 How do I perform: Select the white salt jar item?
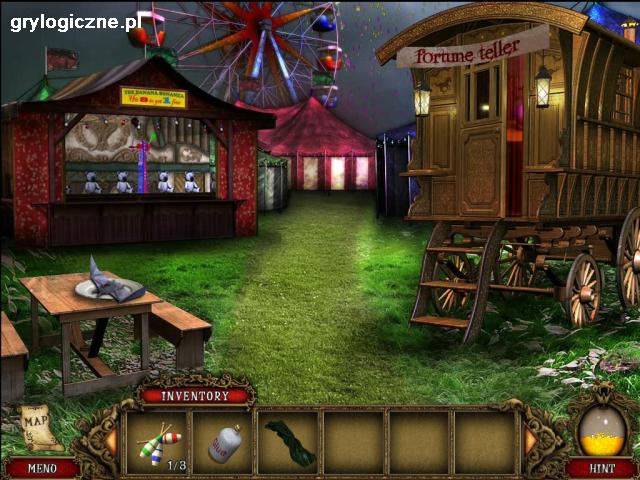pos(223,443)
